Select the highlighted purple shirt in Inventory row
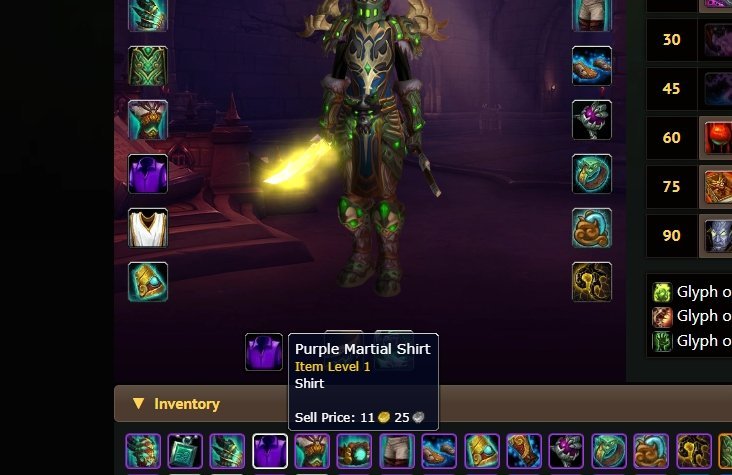The image size is (732, 475). tap(270, 451)
